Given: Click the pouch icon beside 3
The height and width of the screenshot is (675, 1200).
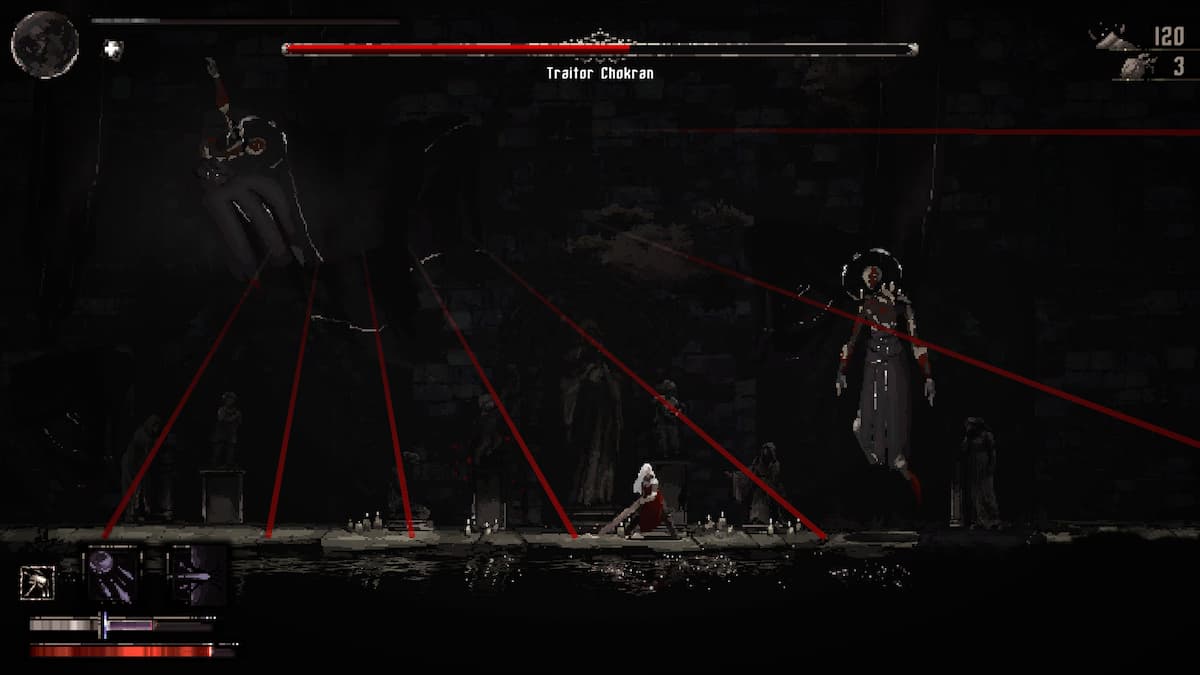Looking at the screenshot, I should coord(1134,67).
